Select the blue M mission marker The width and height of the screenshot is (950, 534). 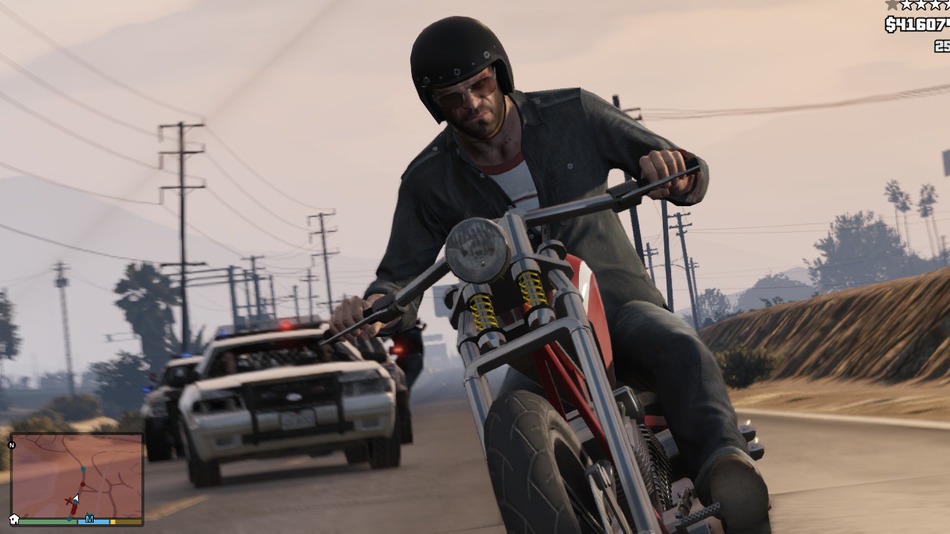coord(89,519)
